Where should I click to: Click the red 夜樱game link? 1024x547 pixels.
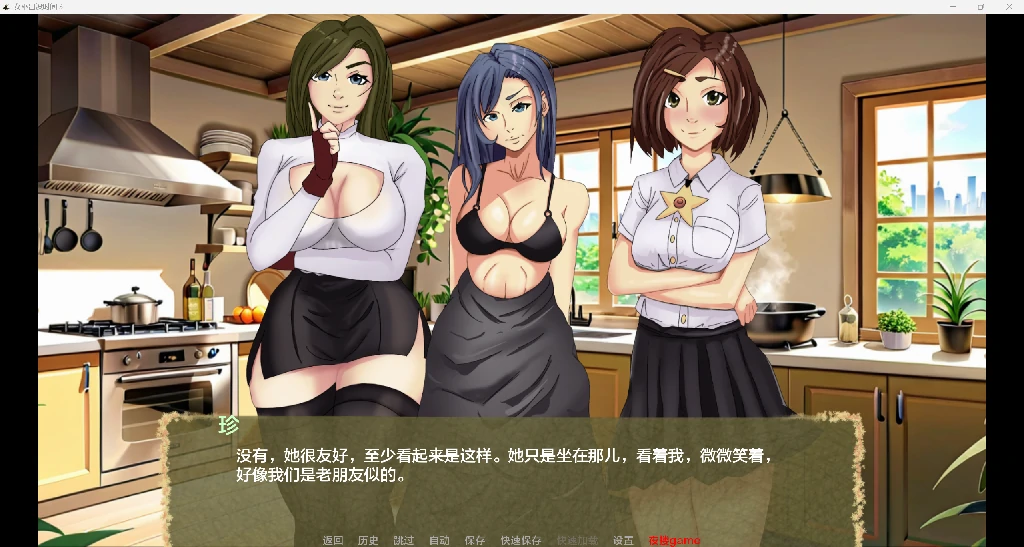click(x=674, y=540)
